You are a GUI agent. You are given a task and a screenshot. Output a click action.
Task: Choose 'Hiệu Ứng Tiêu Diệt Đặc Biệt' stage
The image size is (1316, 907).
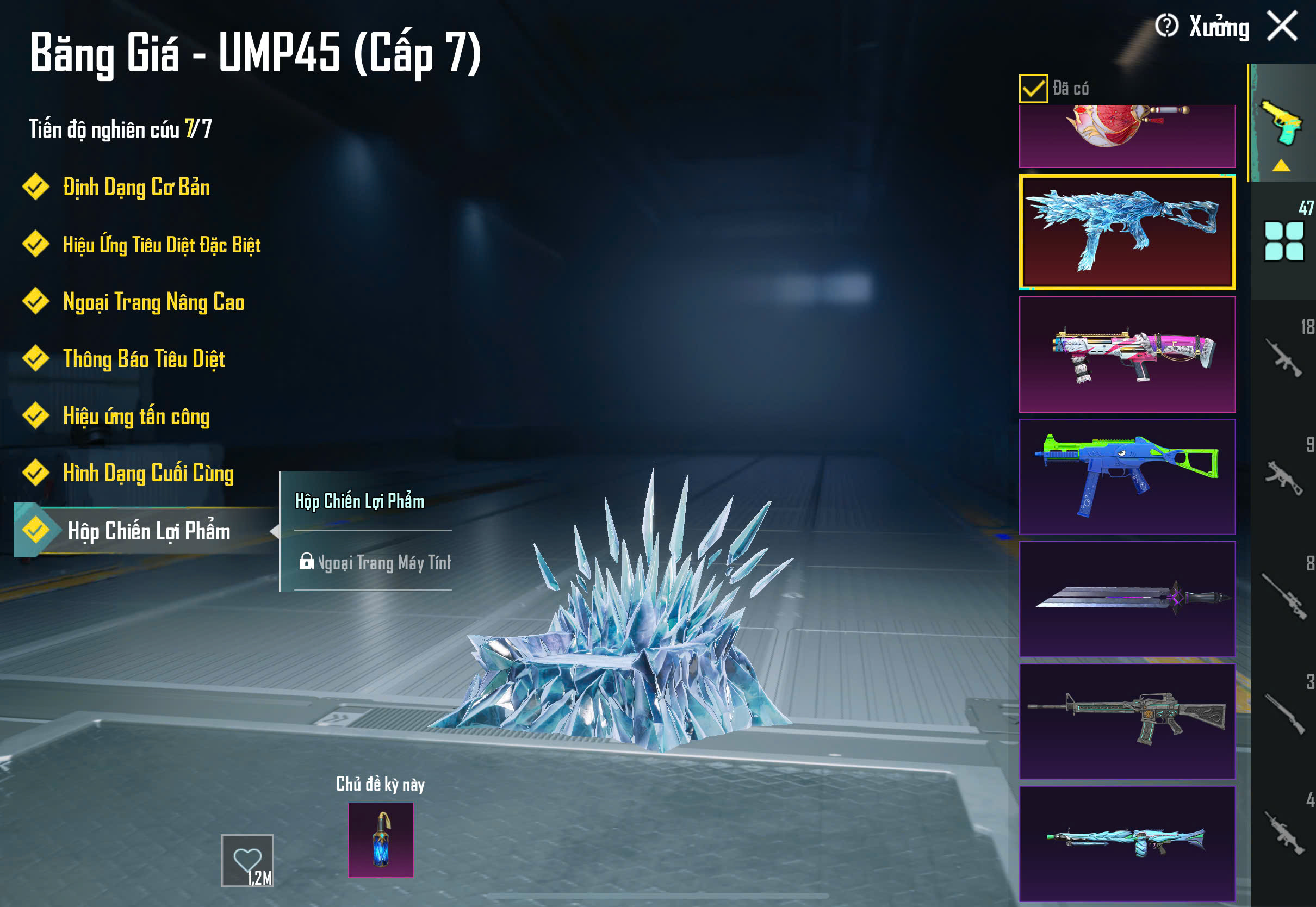pyautogui.click(x=162, y=245)
